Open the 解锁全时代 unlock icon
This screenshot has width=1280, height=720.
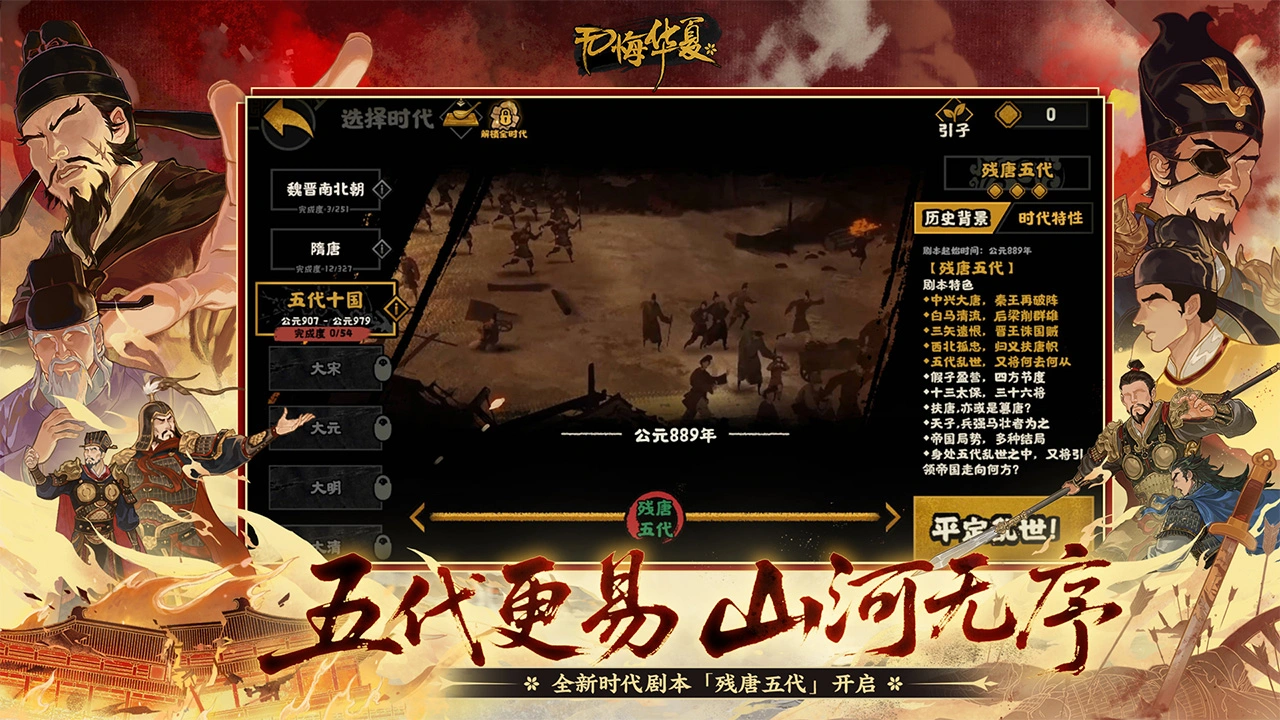click(x=505, y=115)
